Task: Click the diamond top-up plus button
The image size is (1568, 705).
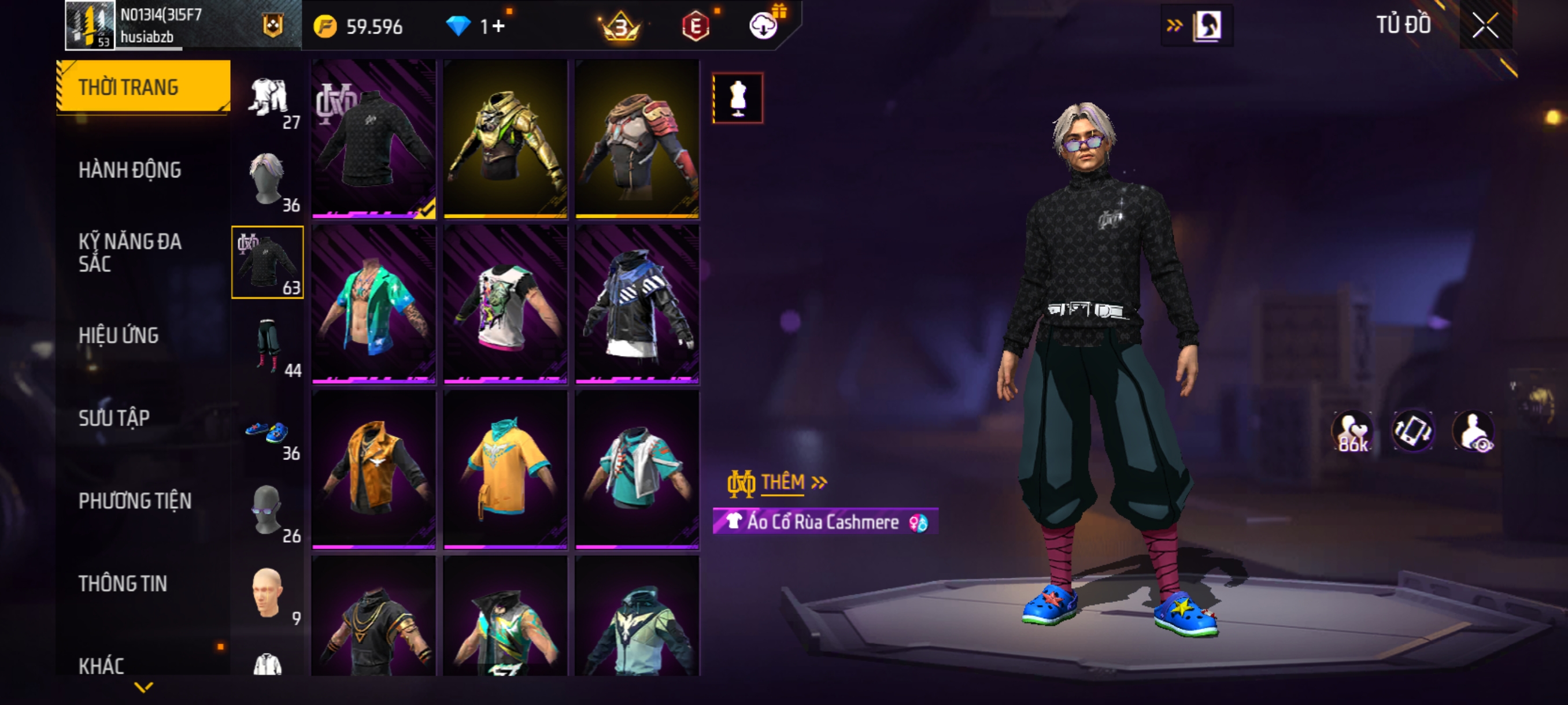Action: (x=498, y=26)
